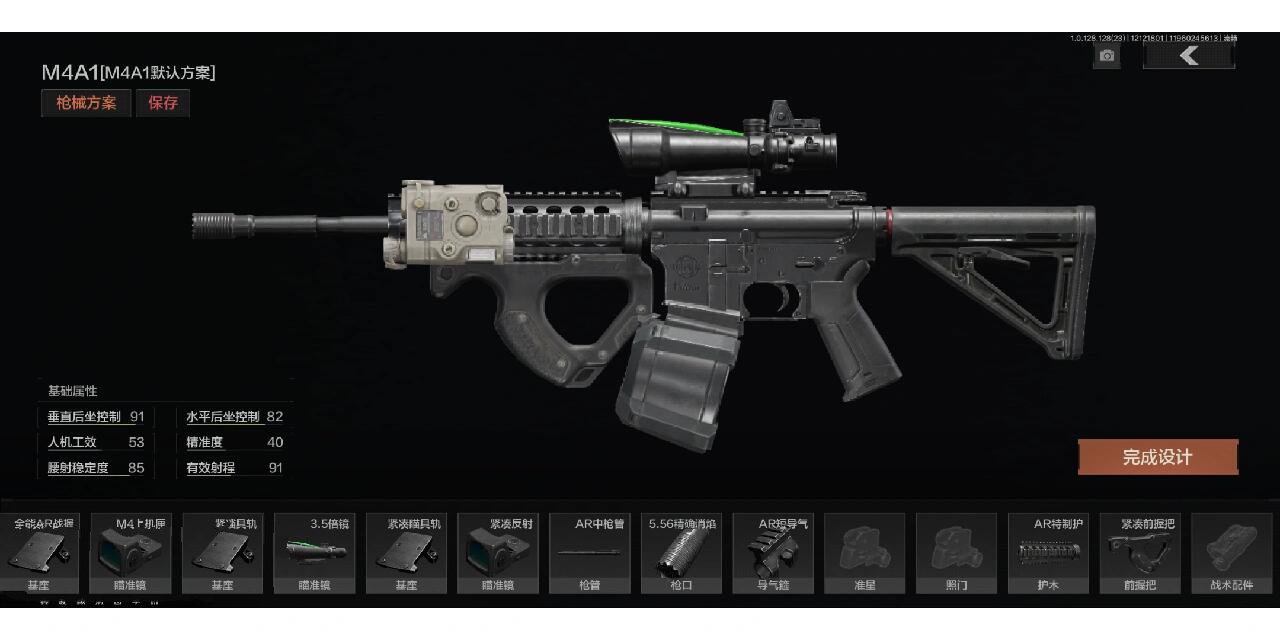Take a screenshot with the camera icon

tap(1106, 56)
